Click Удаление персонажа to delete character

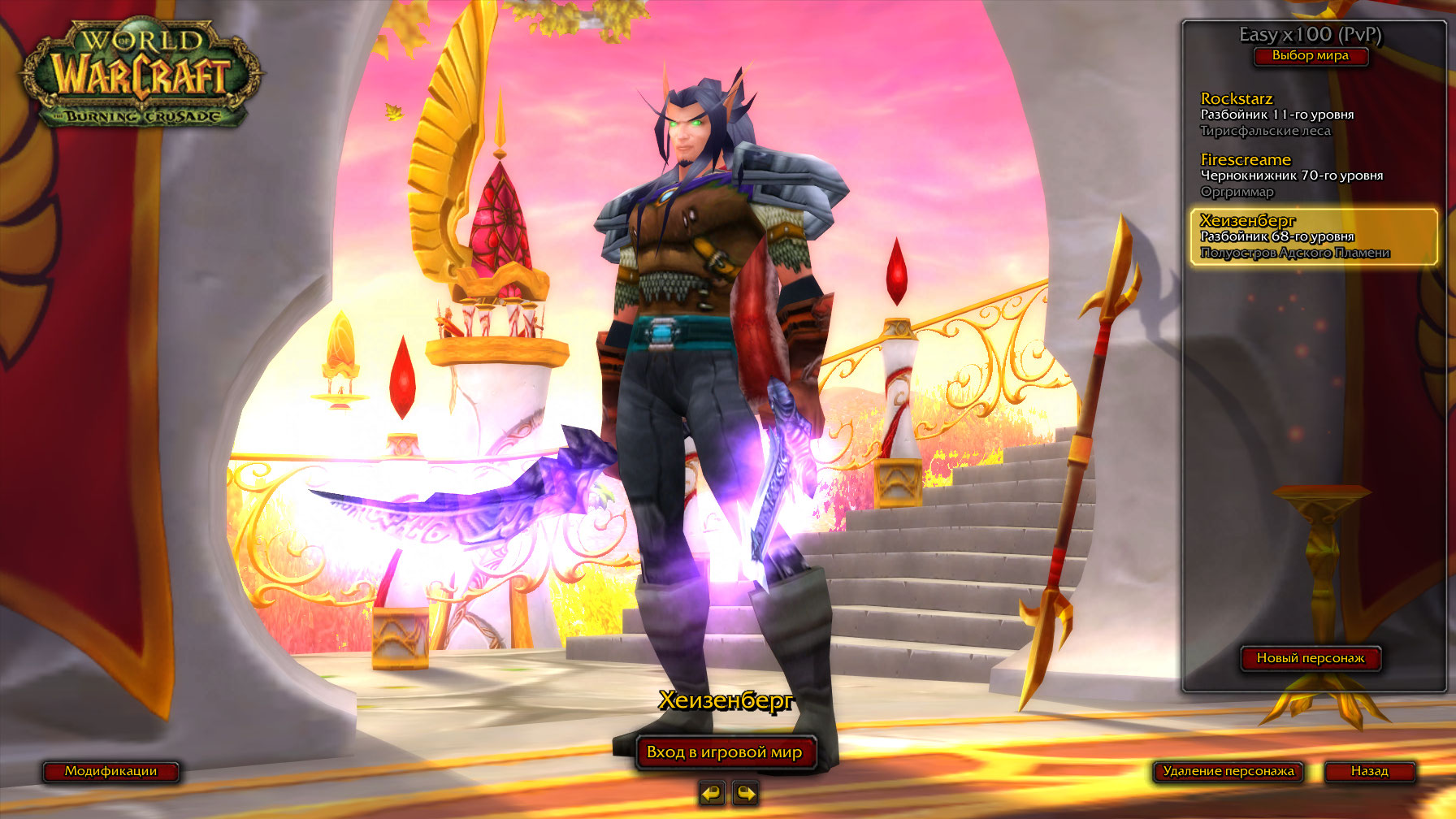pyautogui.click(x=1228, y=771)
